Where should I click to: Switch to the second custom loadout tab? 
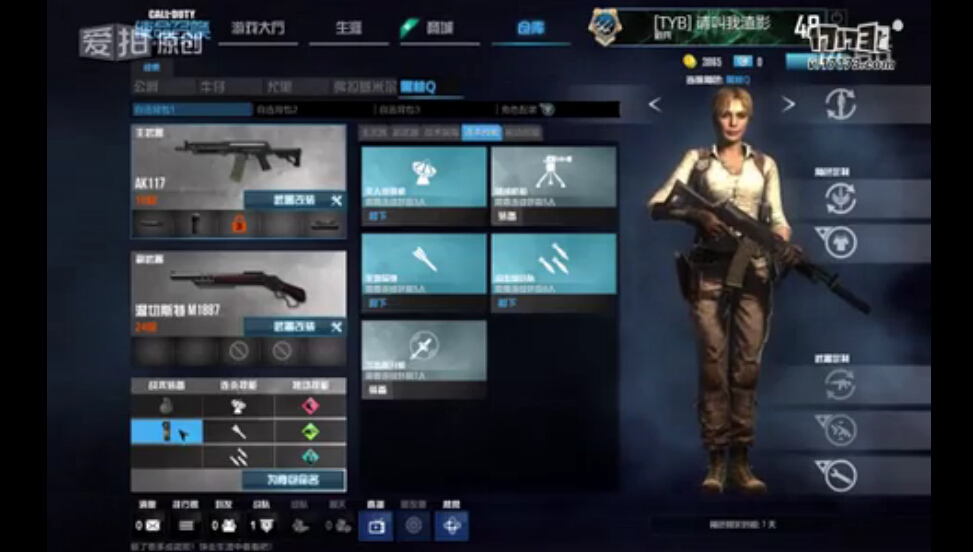click(310, 109)
